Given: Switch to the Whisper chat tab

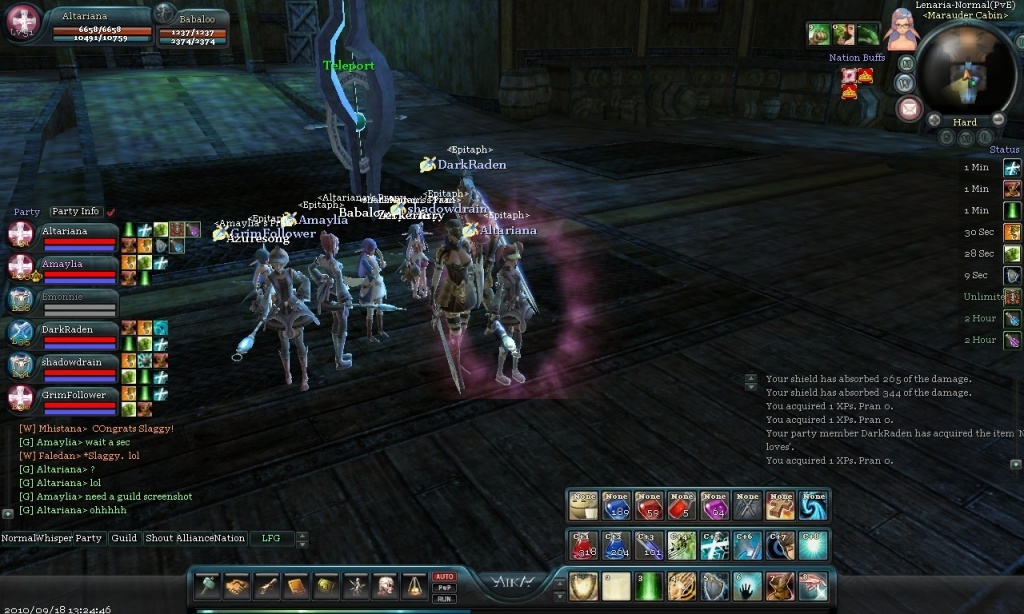Looking at the screenshot, I should coord(54,538).
